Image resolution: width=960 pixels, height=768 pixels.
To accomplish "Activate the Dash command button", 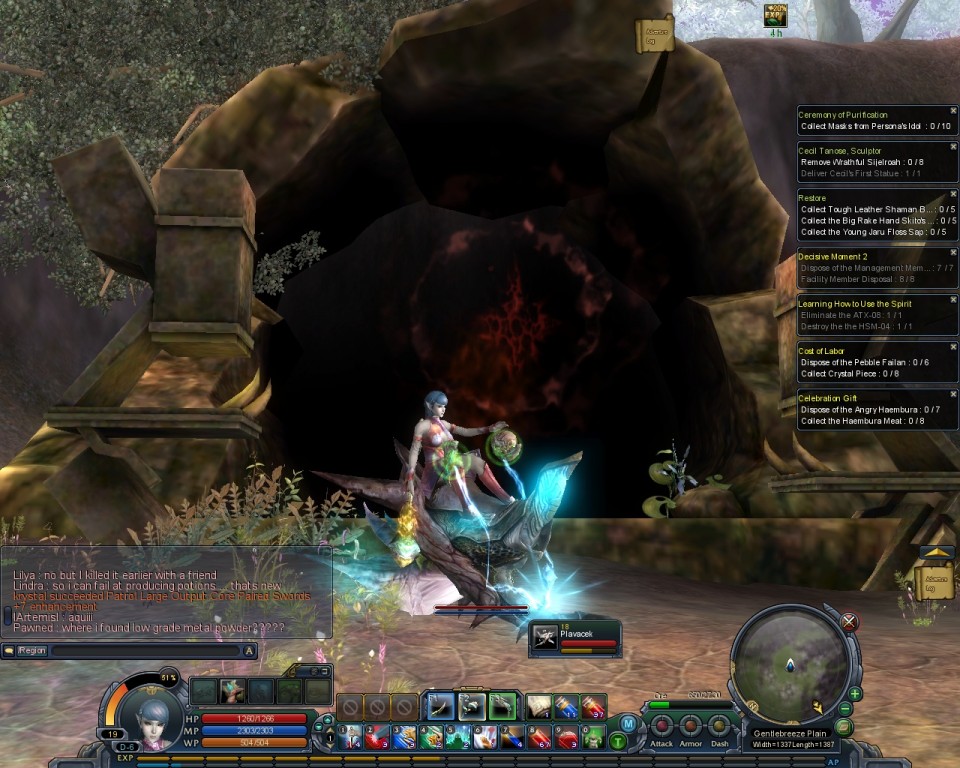I will click(x=719, y=725).
